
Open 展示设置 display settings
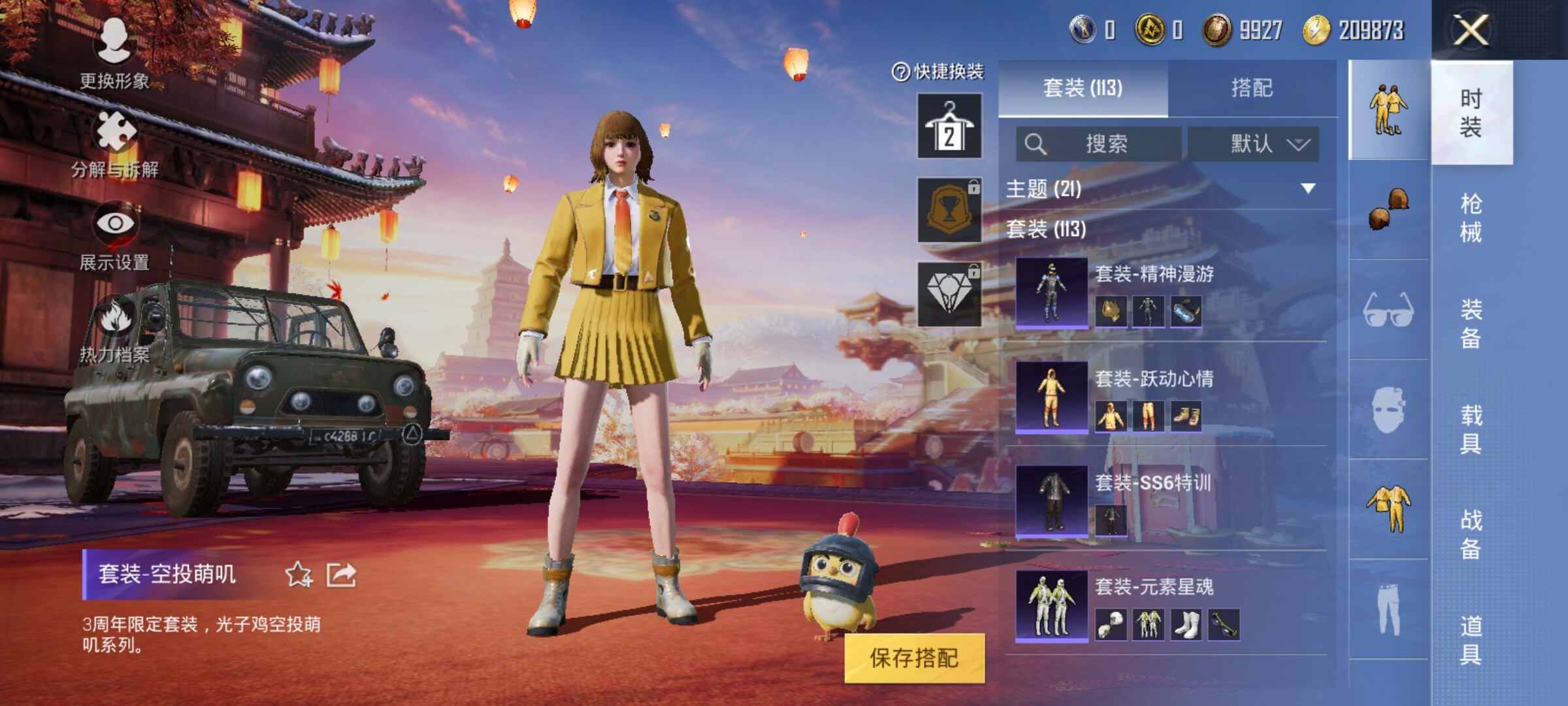[115, 236]
